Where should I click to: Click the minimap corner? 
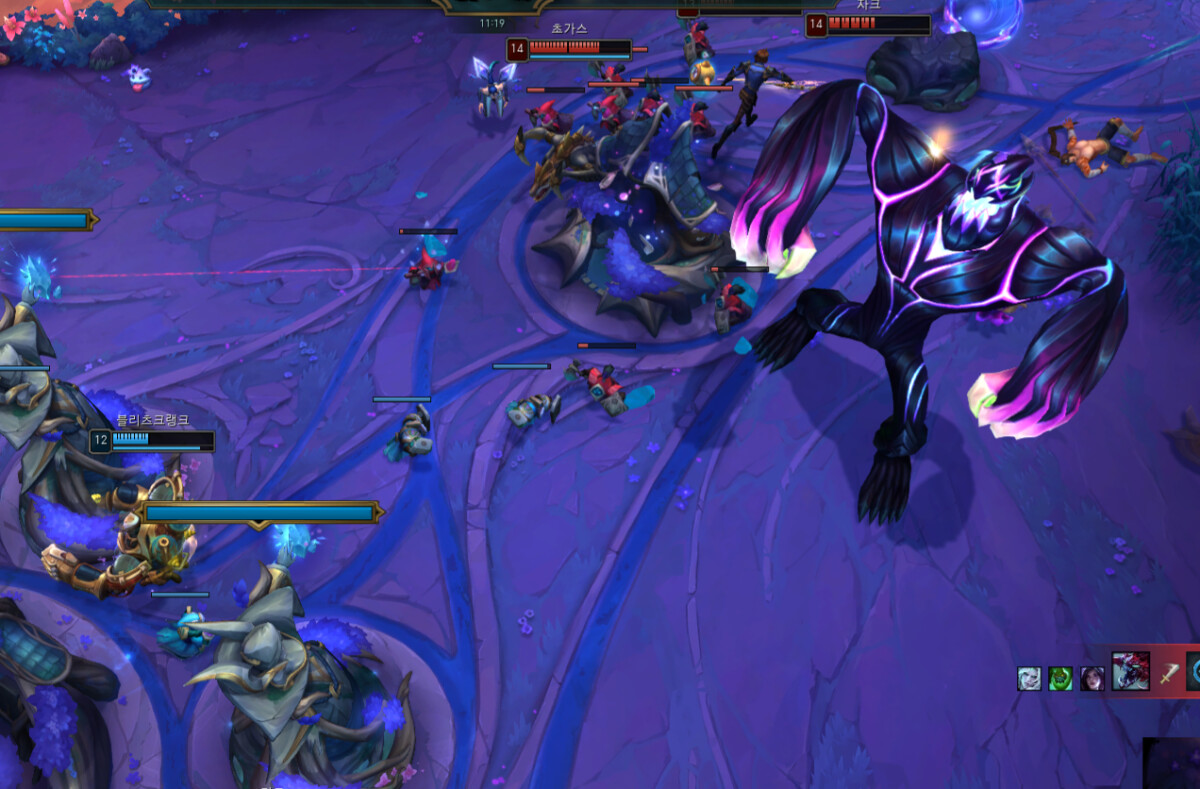(1172, 764)
